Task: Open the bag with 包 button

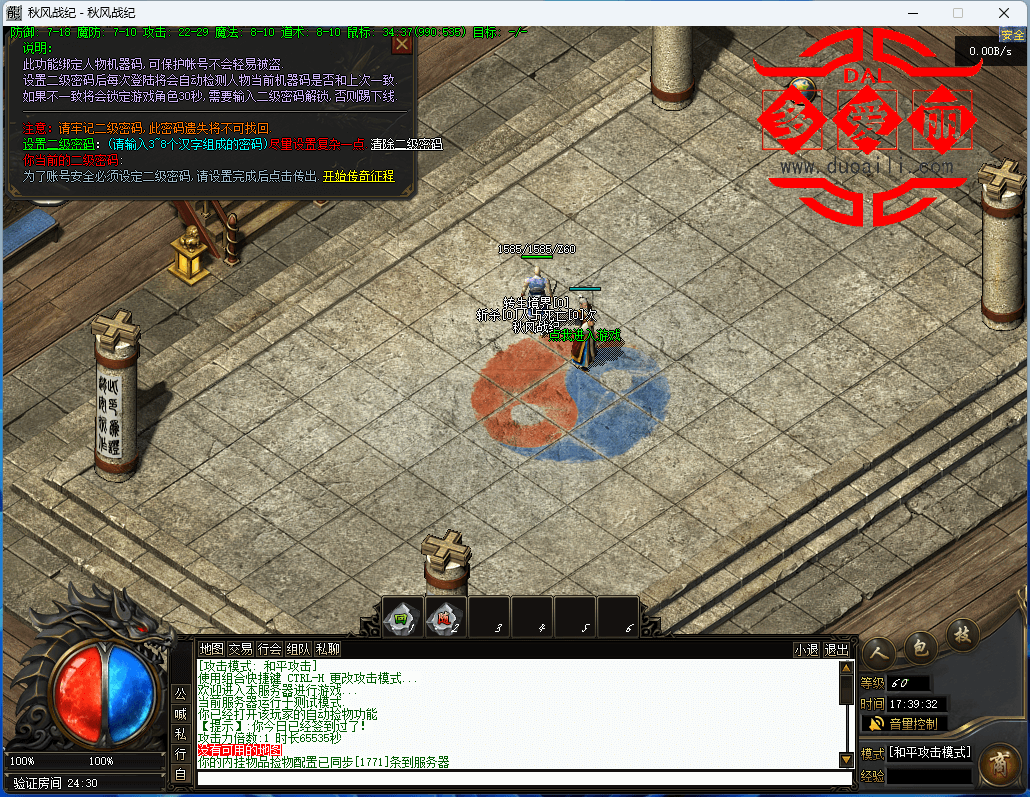Action: 920,645
